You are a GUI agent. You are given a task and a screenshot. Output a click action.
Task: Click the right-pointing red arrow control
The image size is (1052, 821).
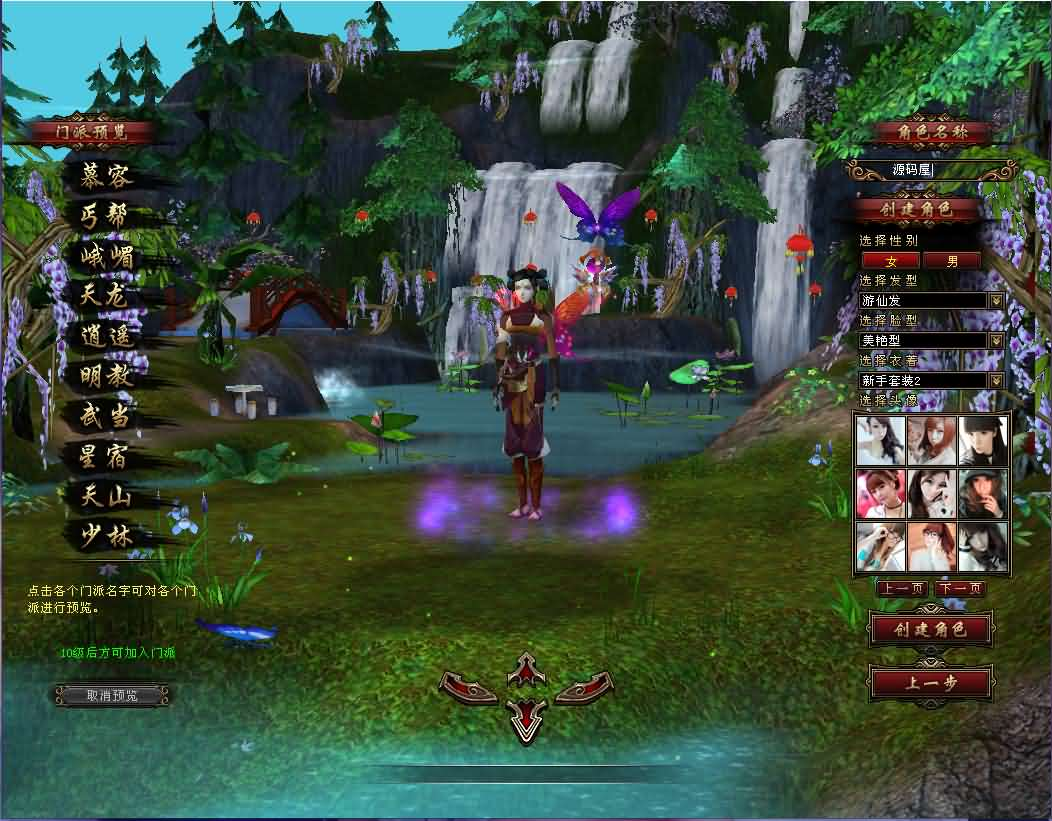click(x=584, y=688)
